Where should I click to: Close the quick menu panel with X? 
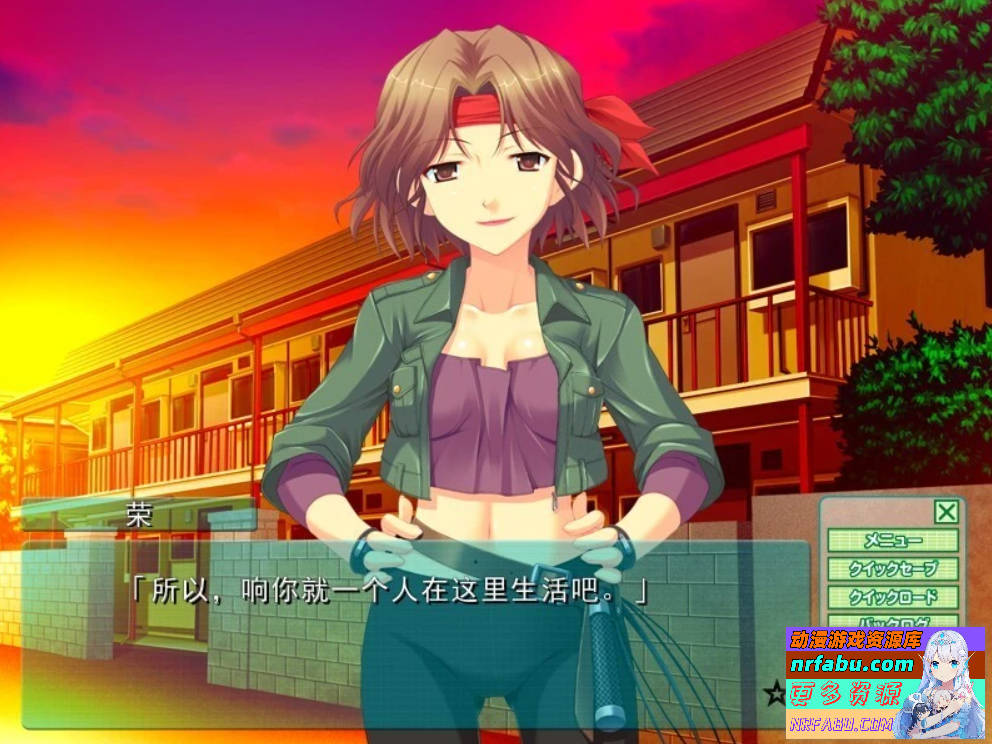[x=945, y=513]
